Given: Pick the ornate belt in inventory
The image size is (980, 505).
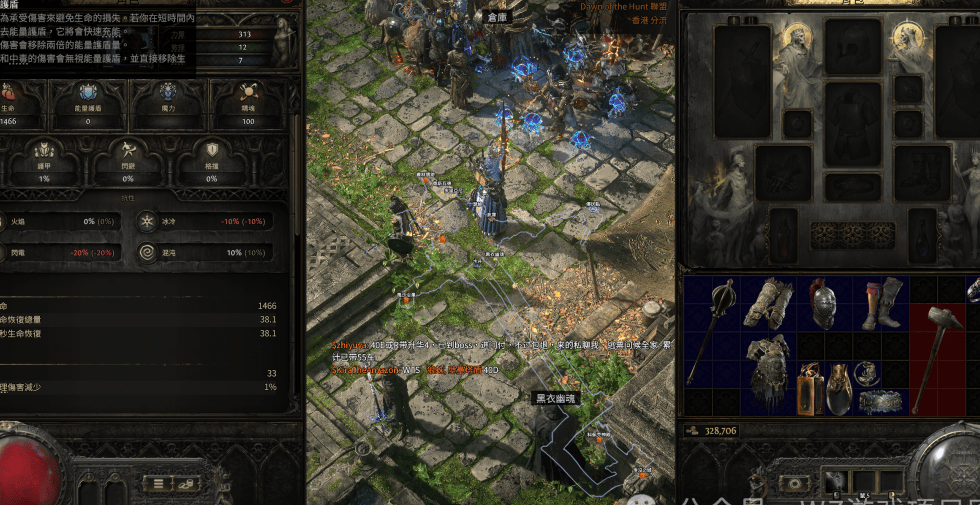Looking at the screenshot, I should point(881,402).
